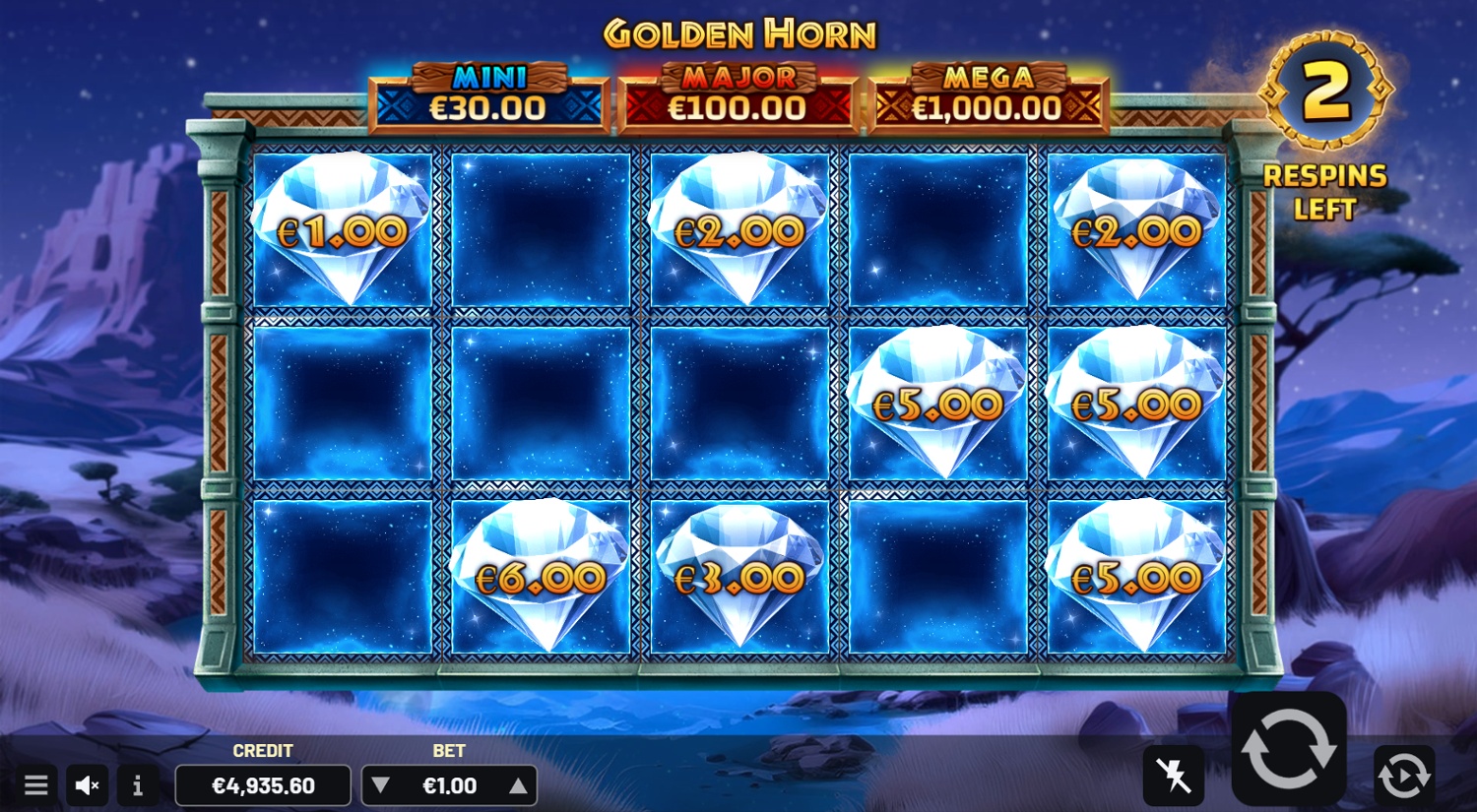Decrease the bet amount
The height and width of the screenshot is (812, 1477).
coord(381,785)
